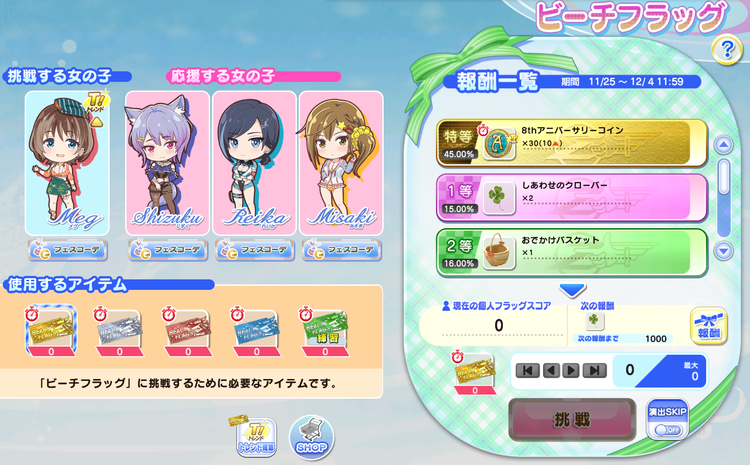The height and width of the screenshot is (465, 750).
Task: Select Shizuku's character card
Action: point(166,163)
